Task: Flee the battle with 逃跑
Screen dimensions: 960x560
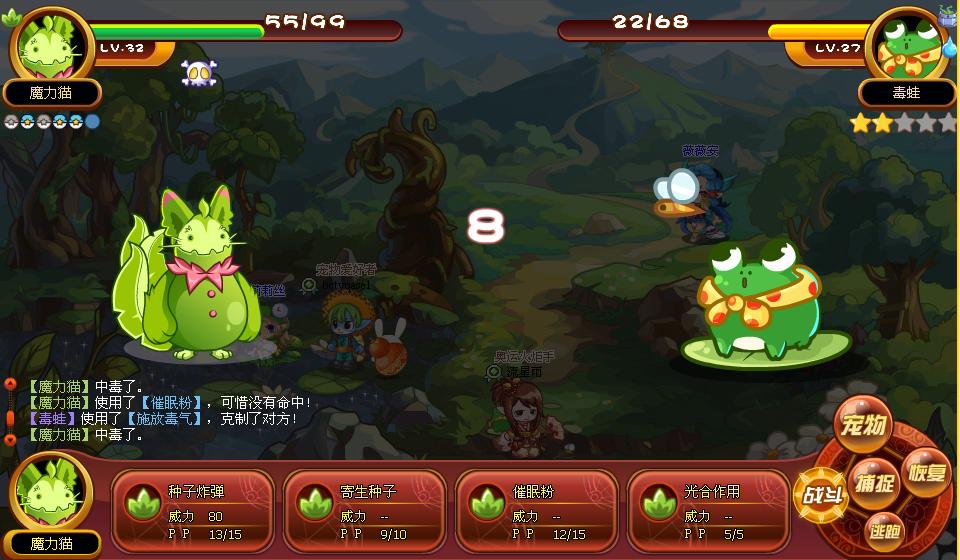Action: pos(884,530)
